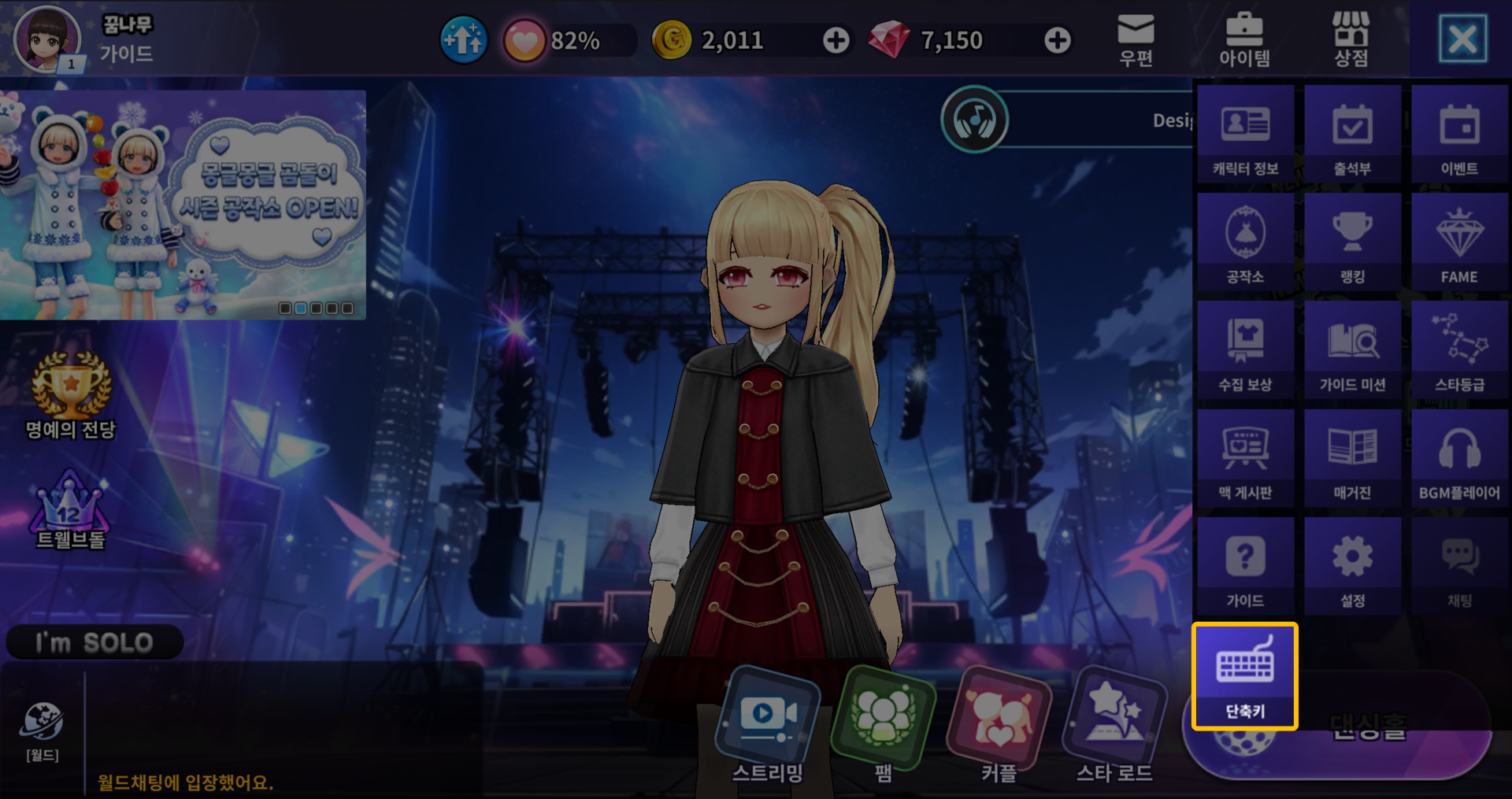This screenshot has width=1512, height=799.
Task: Open the 스타등급 star grade menu
Action: click(x=1459, y=350)
